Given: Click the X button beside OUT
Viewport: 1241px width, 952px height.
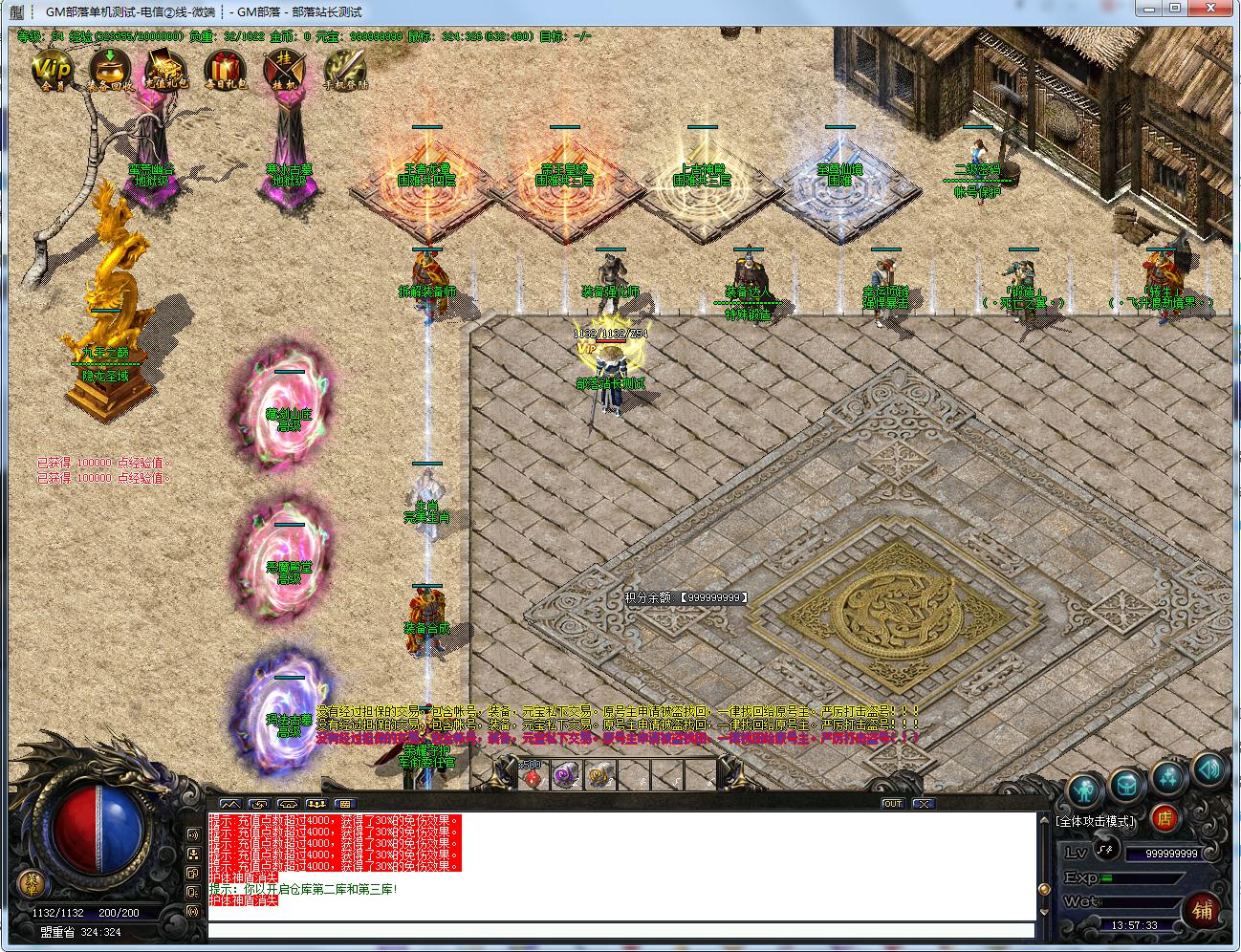Looking at the screenshot, I should click(922, 804).
